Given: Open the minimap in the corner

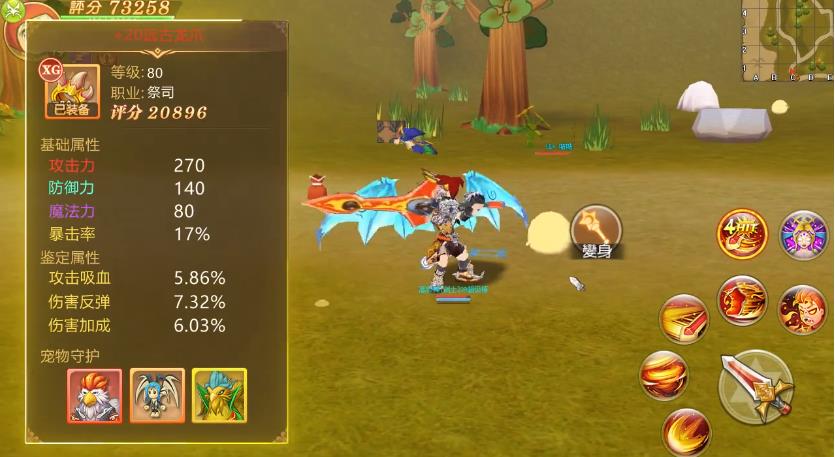Looking at the screenshot, I should pyautogui.click(x=788, y=40).
